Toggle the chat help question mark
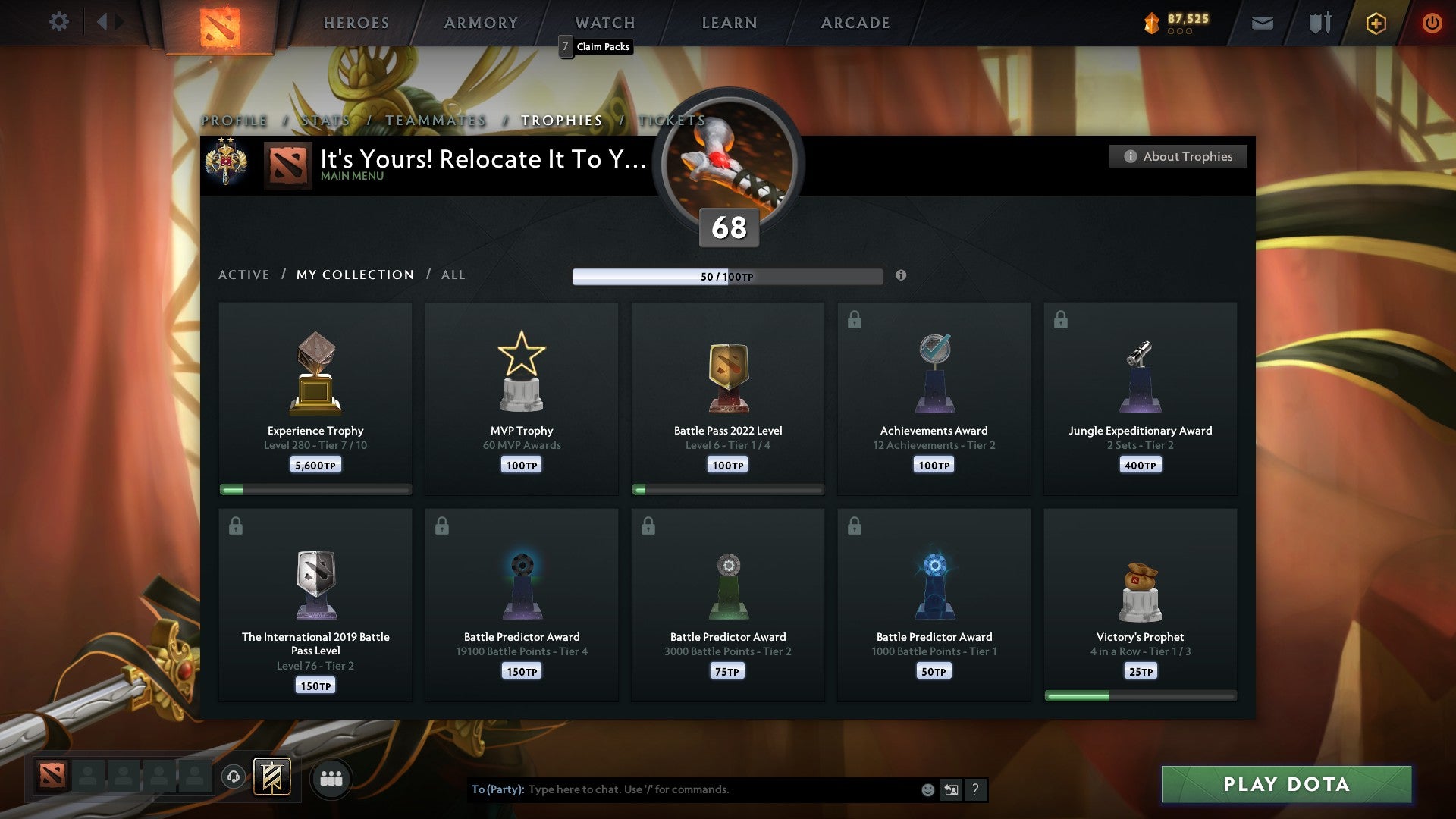Viewport: 1456px width, 819px height. pyautogui.click(x=976, y=789)
